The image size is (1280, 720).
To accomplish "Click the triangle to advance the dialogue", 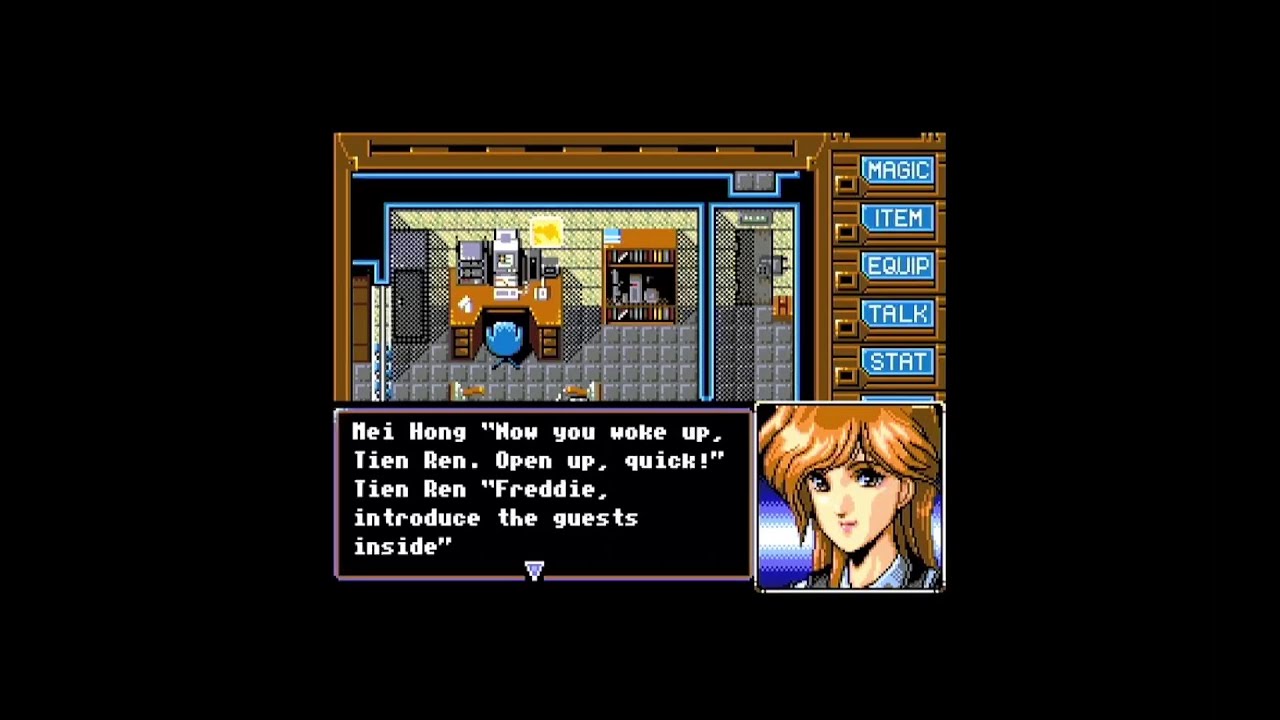I will (534, 570).
